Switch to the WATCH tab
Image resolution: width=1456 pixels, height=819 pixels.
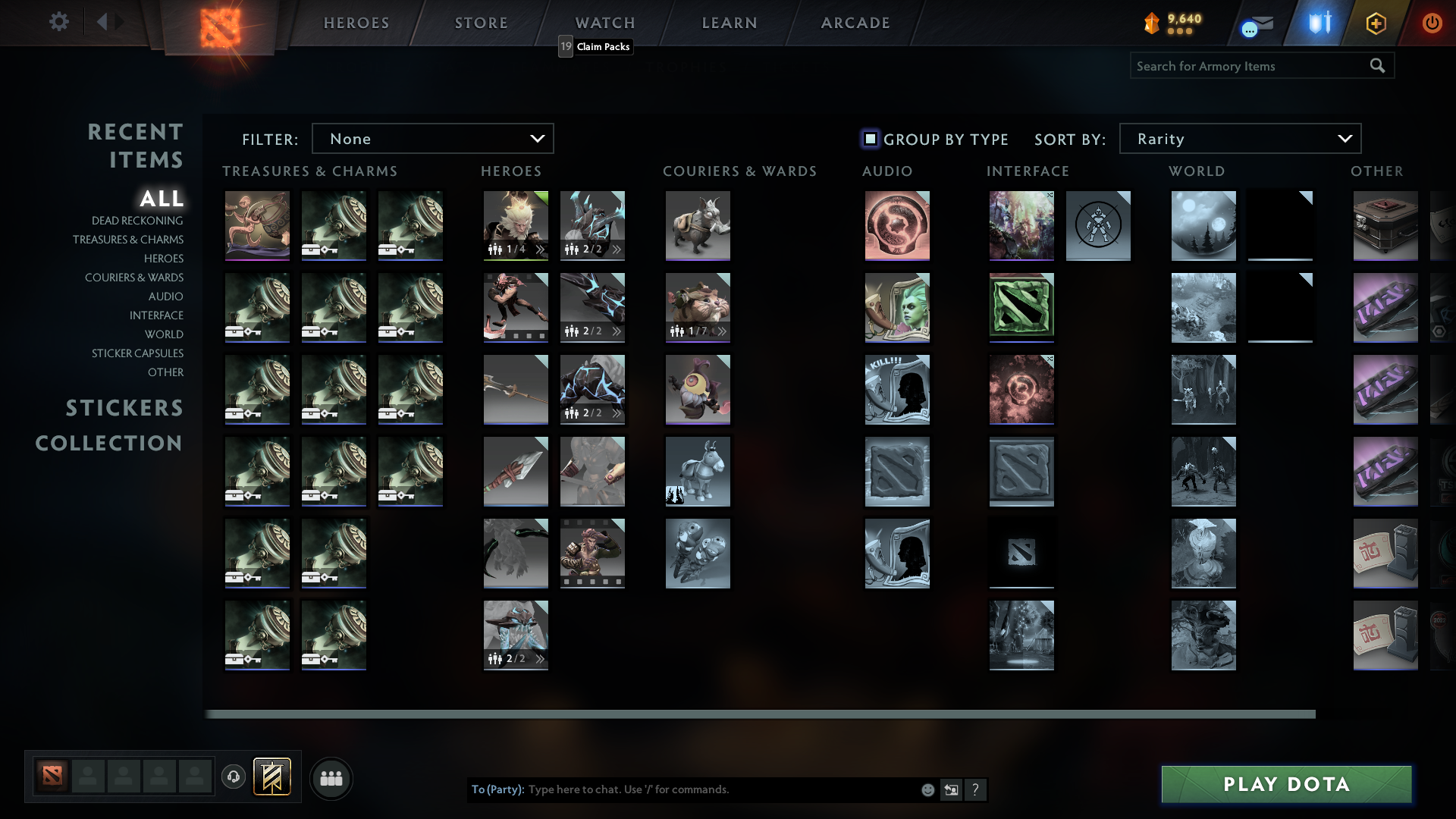(604, 23)
